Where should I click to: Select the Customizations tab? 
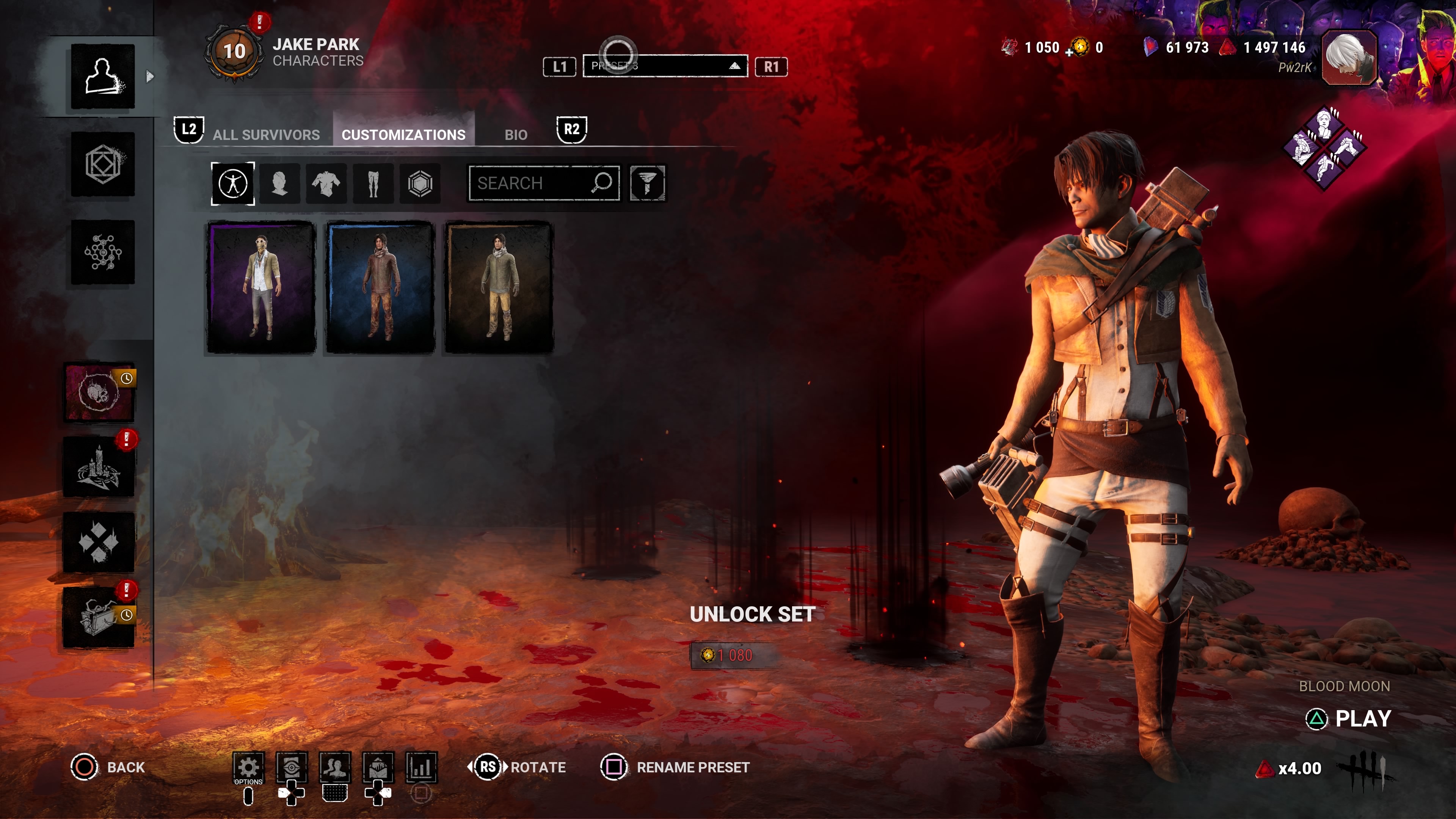pyautogui.click(x=403, y=135)
